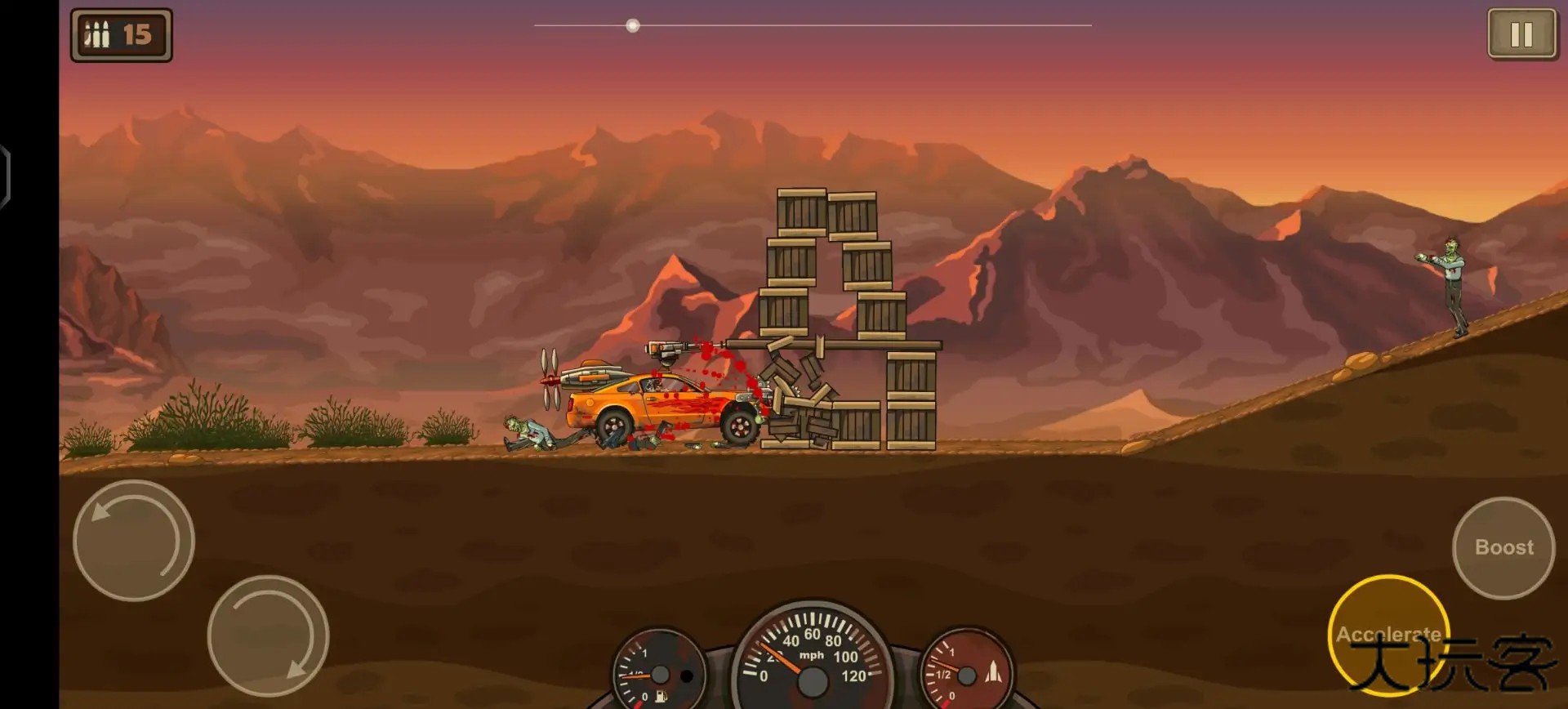Pause the game

[1521, 34]
